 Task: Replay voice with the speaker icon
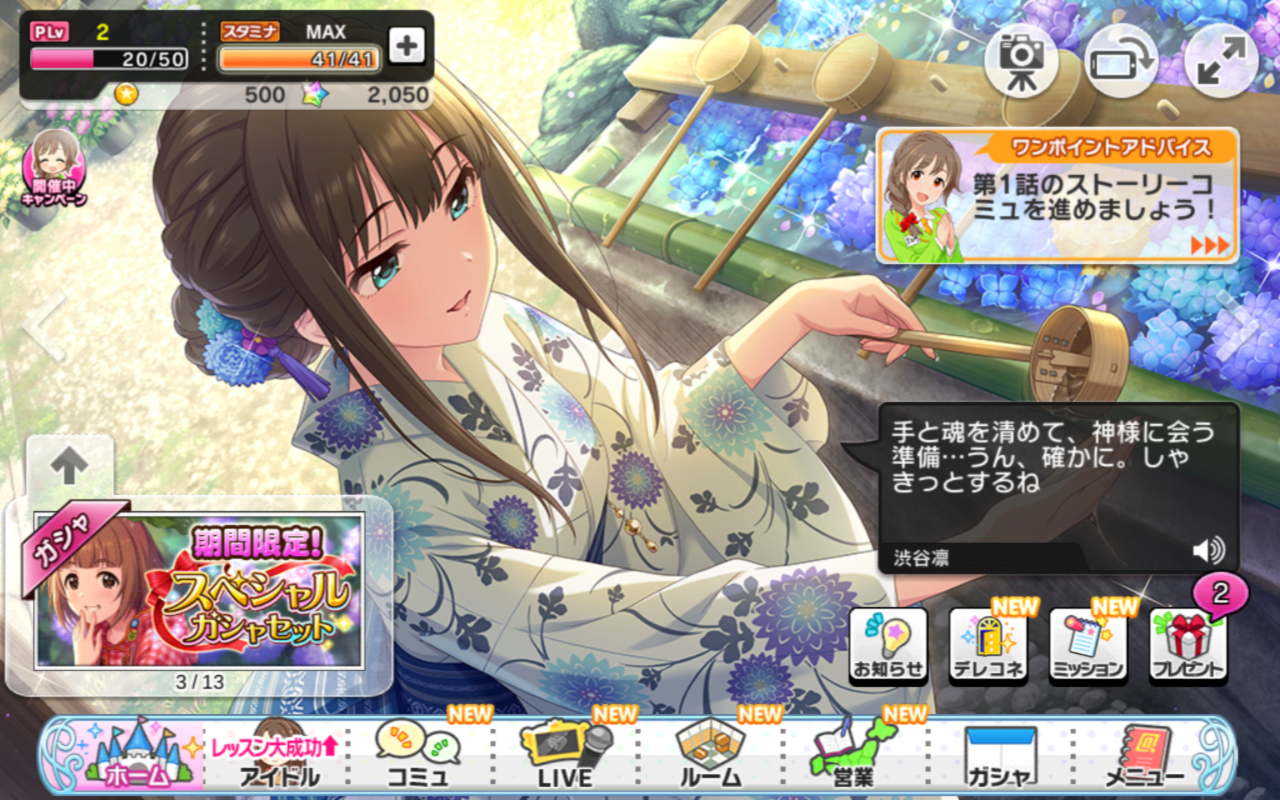pyautogui.click(x=1208, y=549)
